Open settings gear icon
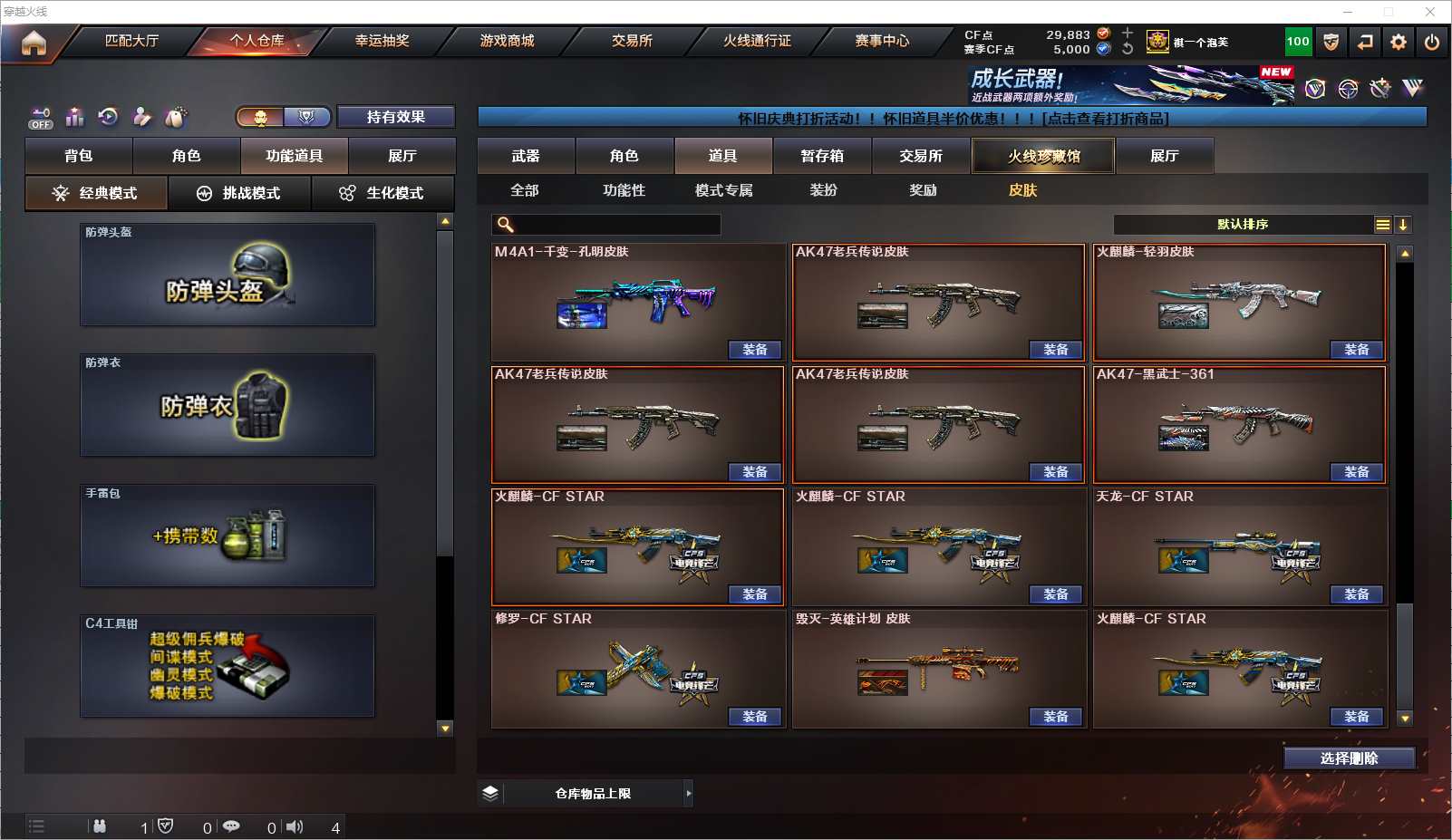1452x840 pixels. pos(1399,42)
